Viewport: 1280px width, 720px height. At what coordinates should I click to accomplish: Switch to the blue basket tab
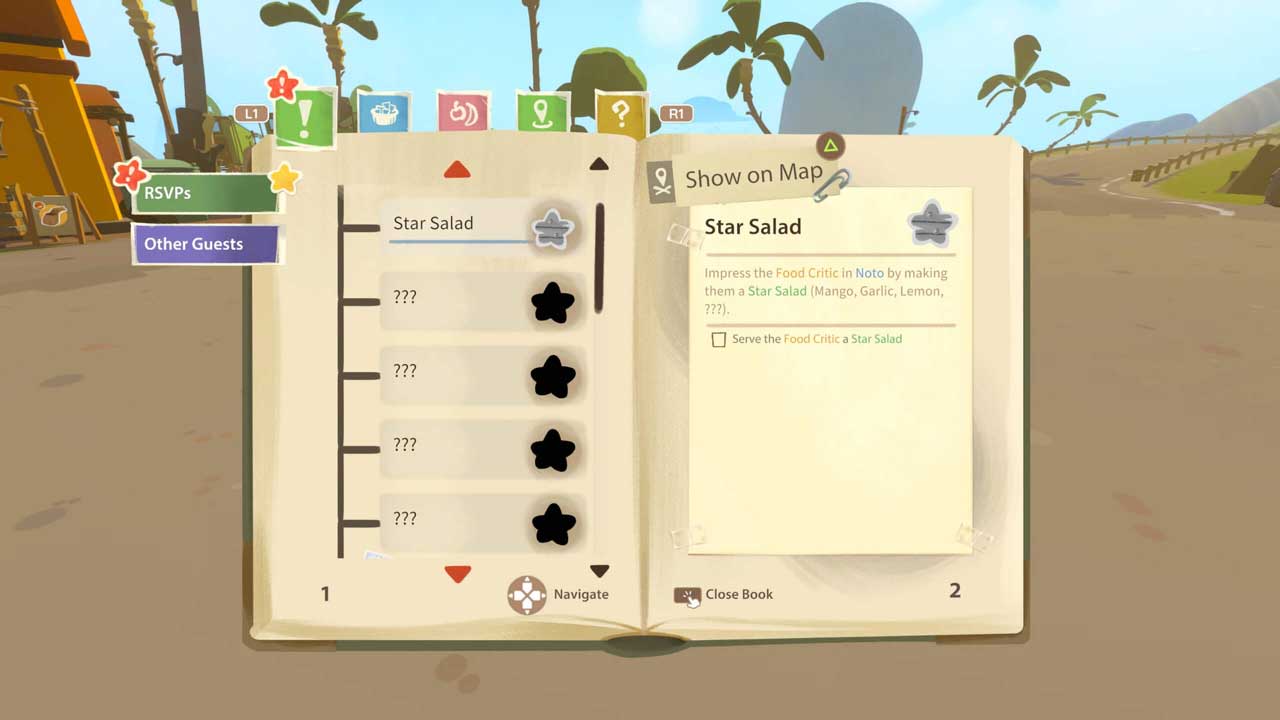point(383,113)
